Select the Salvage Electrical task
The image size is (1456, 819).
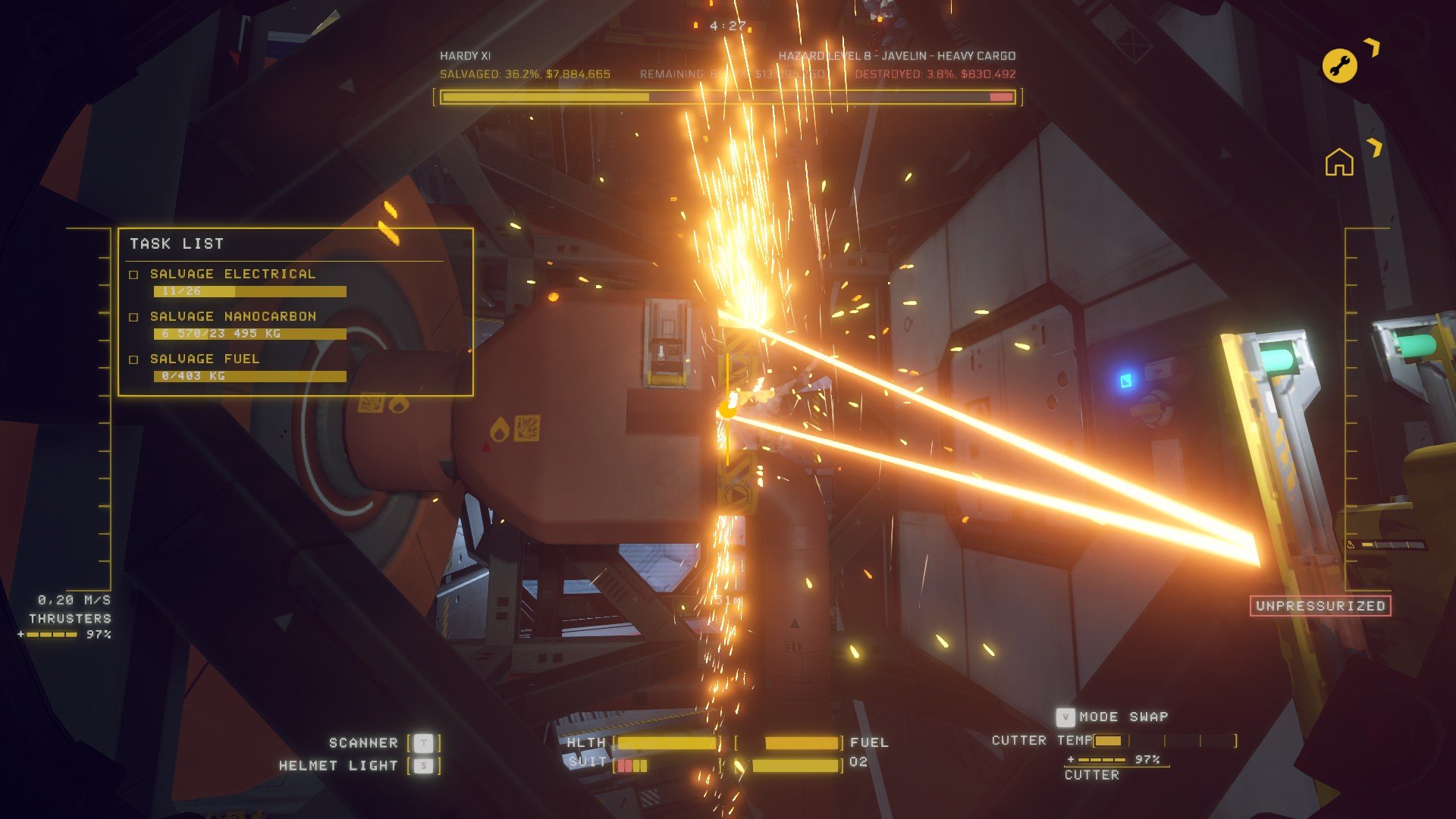(x=232, y=274)
